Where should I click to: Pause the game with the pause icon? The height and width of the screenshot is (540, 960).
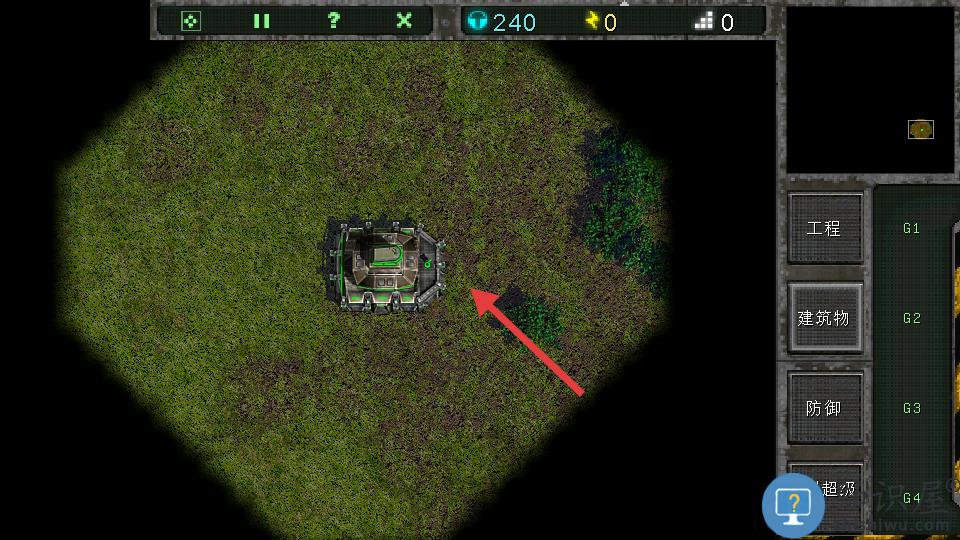tap(261, 21)
